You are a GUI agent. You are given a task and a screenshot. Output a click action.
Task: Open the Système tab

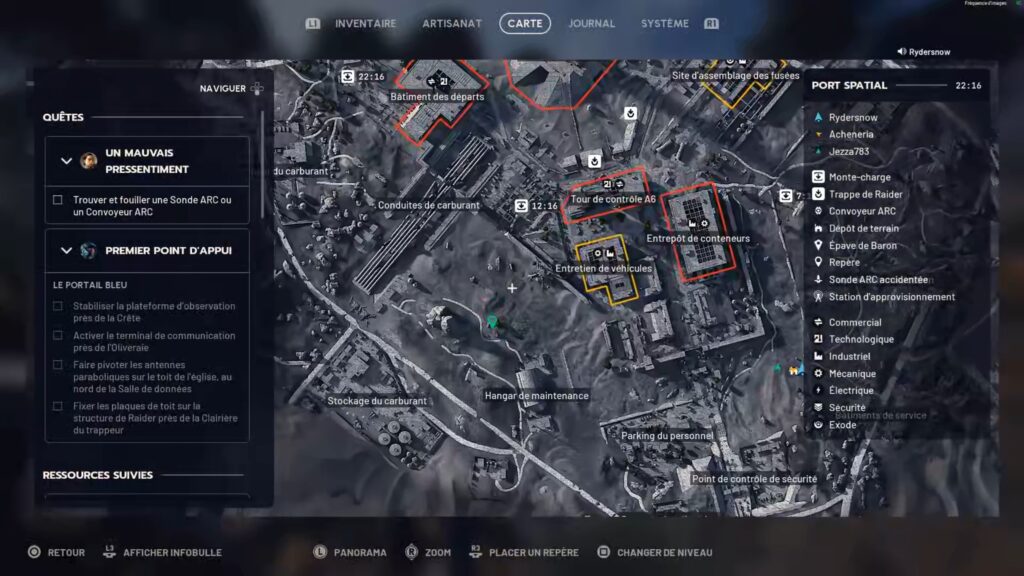click(665, 23)
